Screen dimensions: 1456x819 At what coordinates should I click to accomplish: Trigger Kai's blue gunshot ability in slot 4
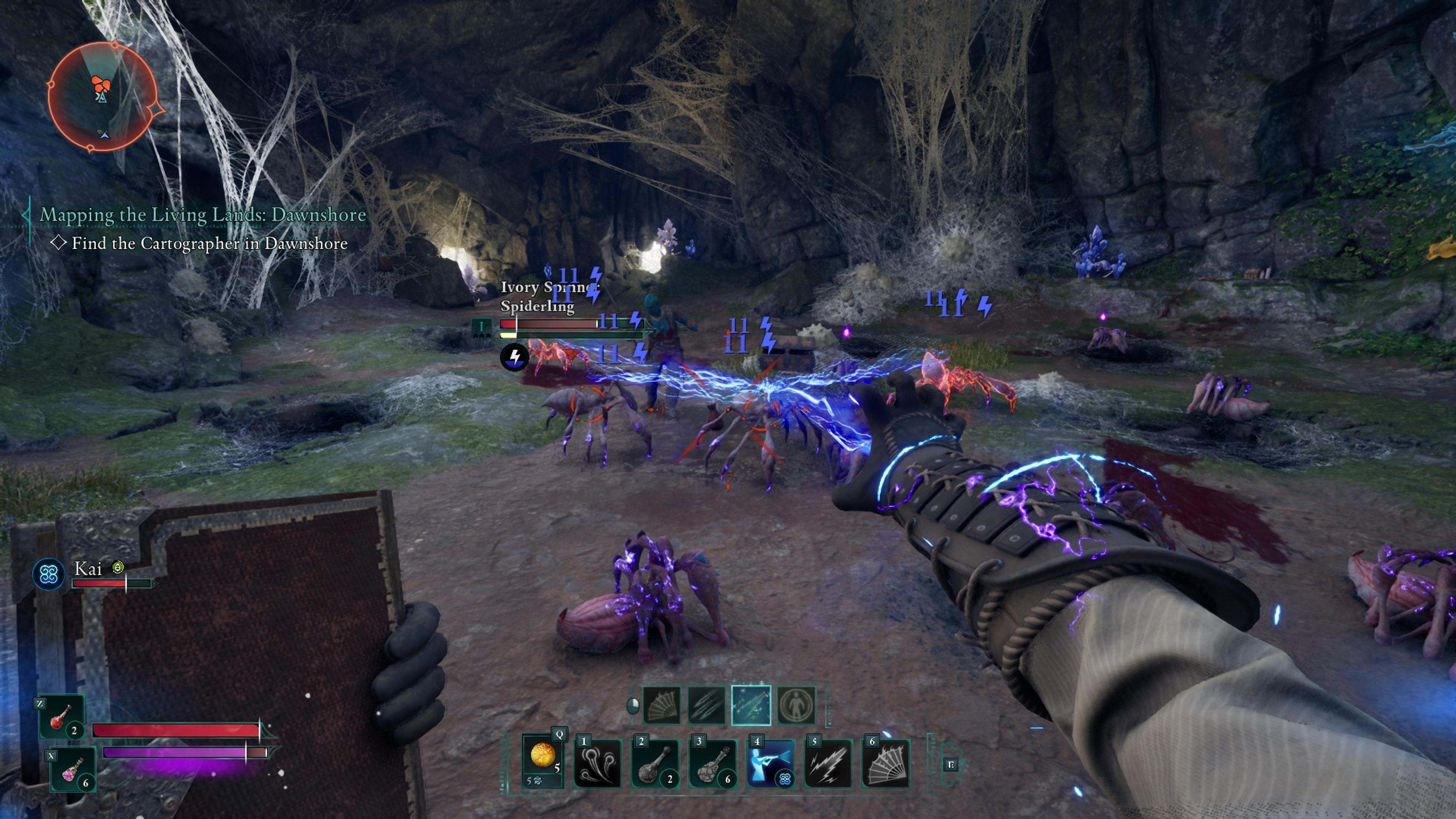[770, 764]
